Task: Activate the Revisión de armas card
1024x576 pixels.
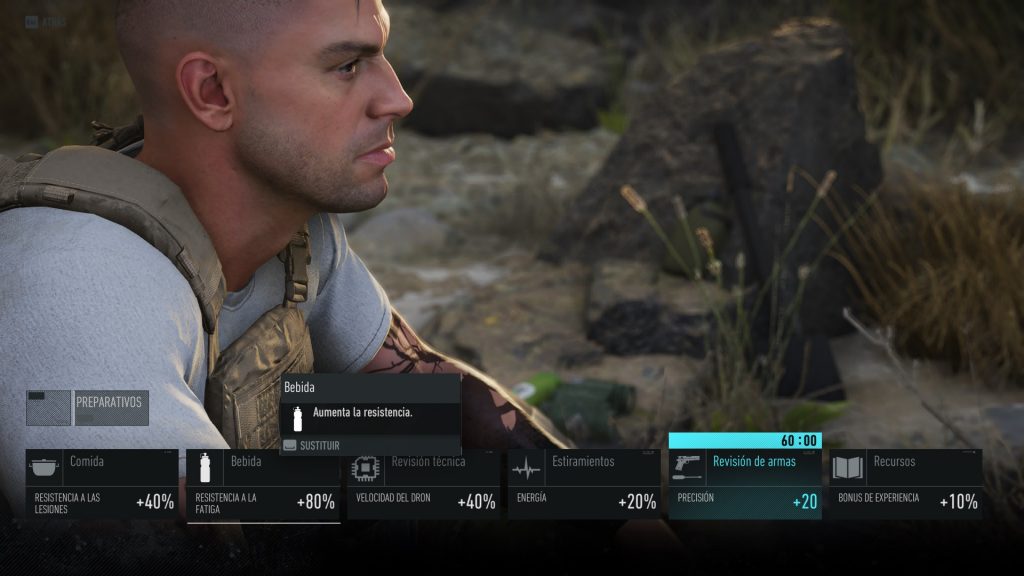Action: [x=745, y=484]
